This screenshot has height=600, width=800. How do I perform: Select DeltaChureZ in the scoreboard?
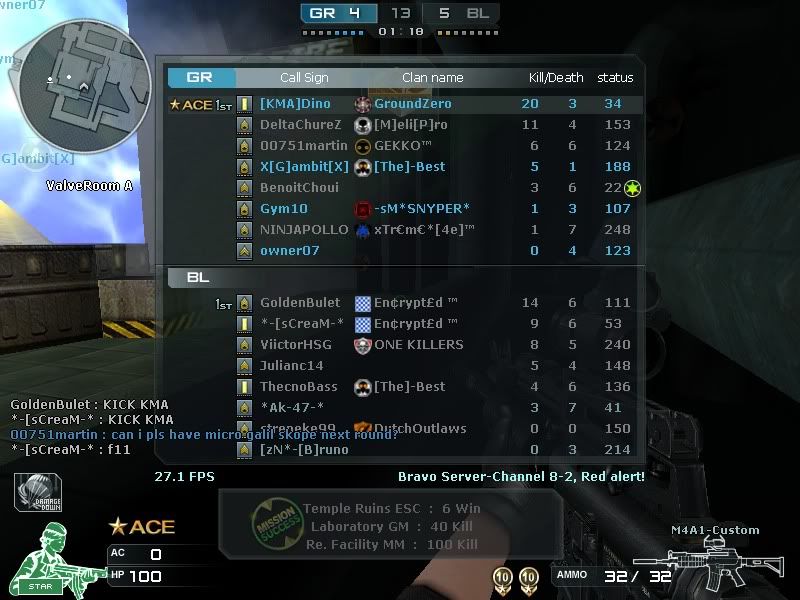click(300, 125)
